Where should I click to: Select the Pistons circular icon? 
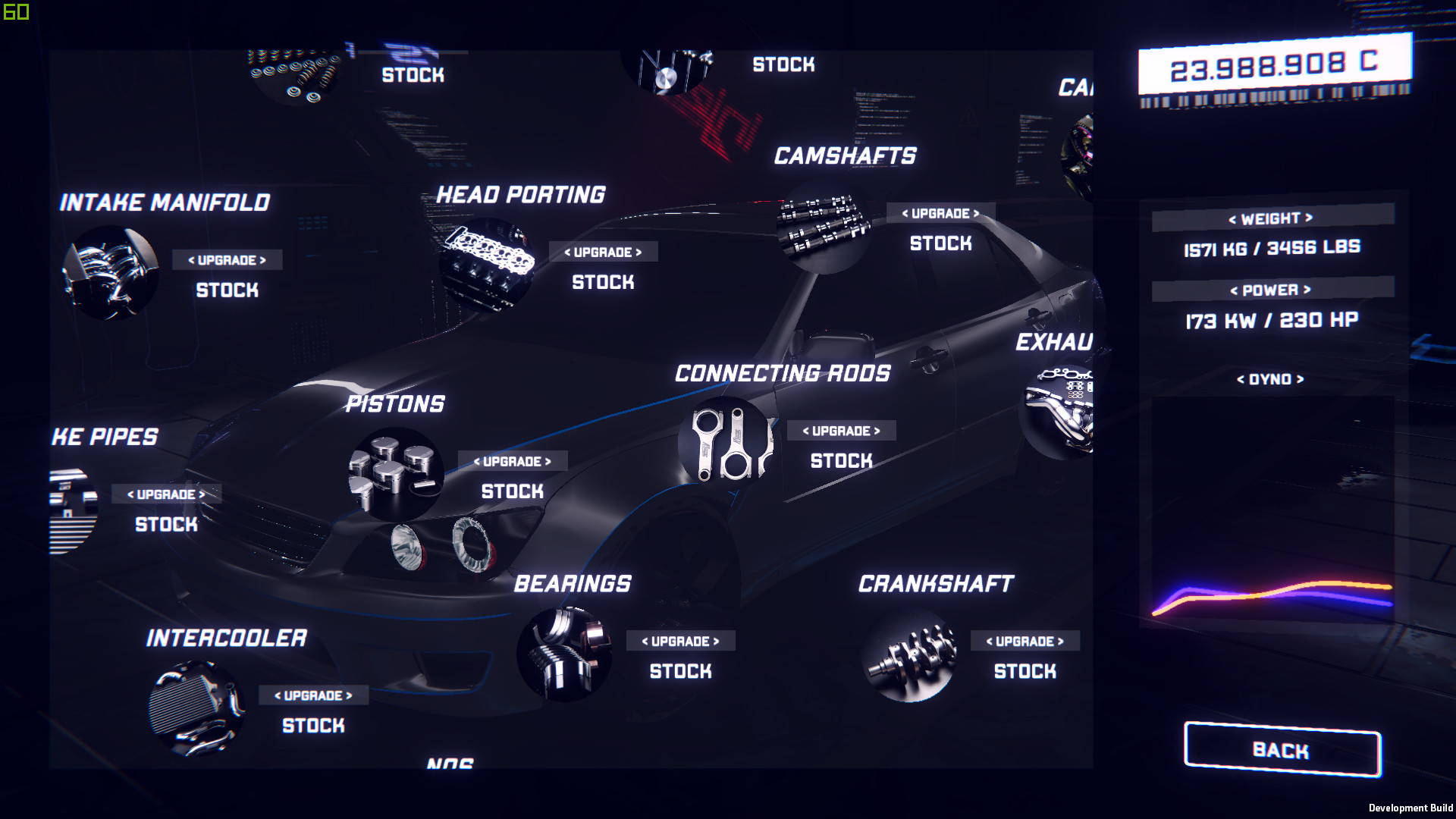(398, 478)
